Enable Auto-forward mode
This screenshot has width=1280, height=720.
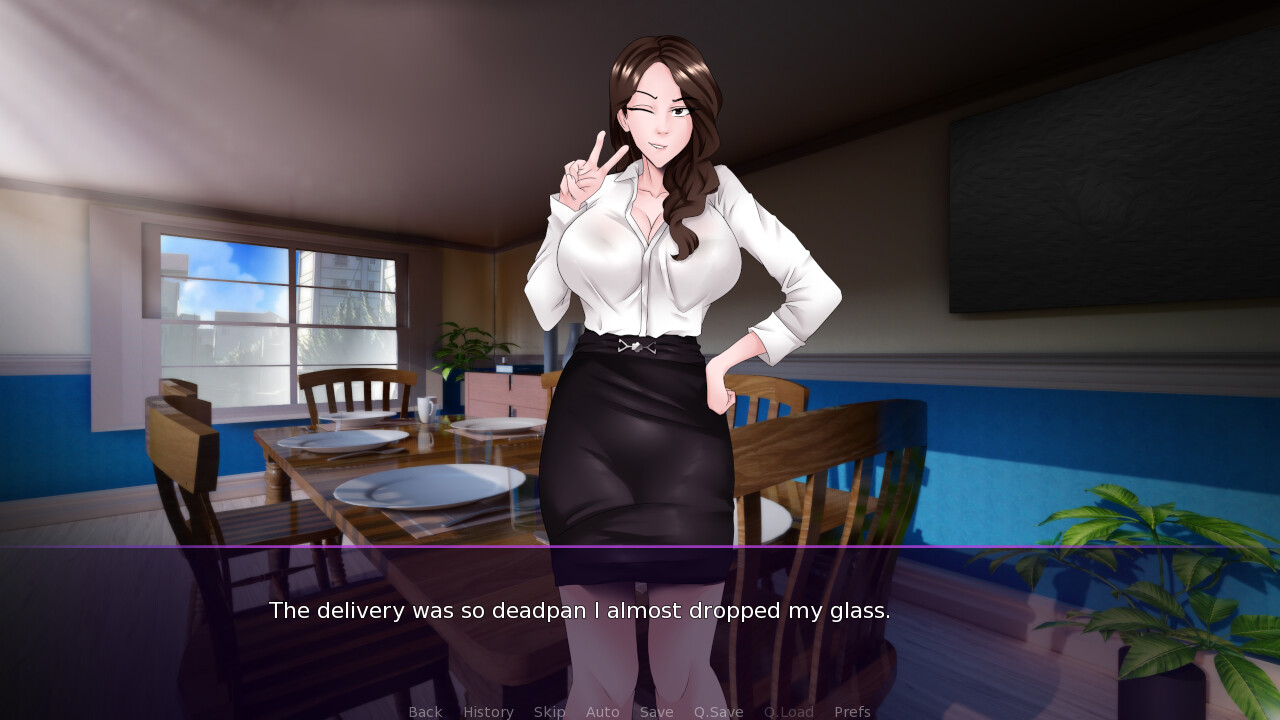603,711
